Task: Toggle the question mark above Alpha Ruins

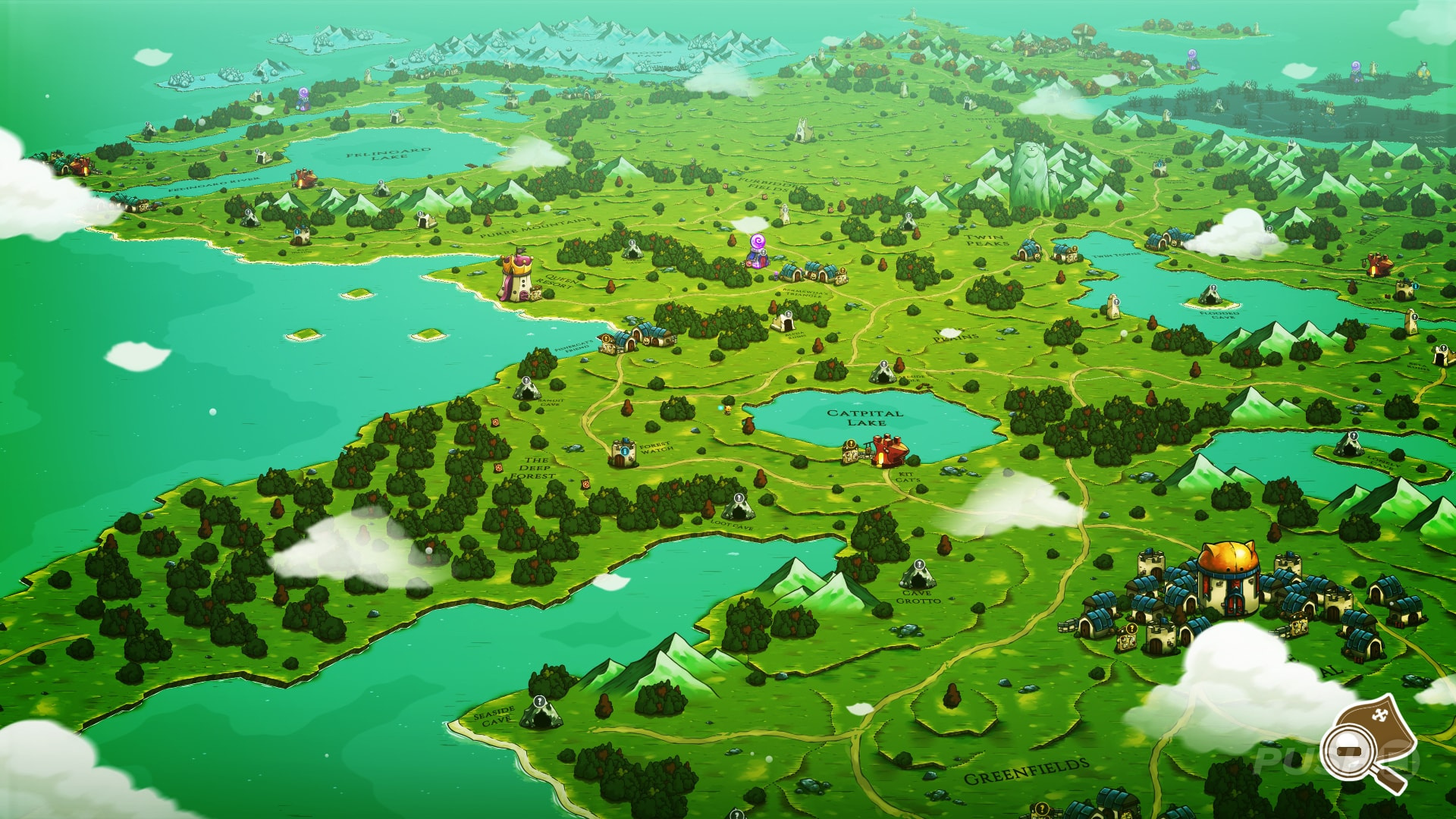Action: (x=788, y=314)
